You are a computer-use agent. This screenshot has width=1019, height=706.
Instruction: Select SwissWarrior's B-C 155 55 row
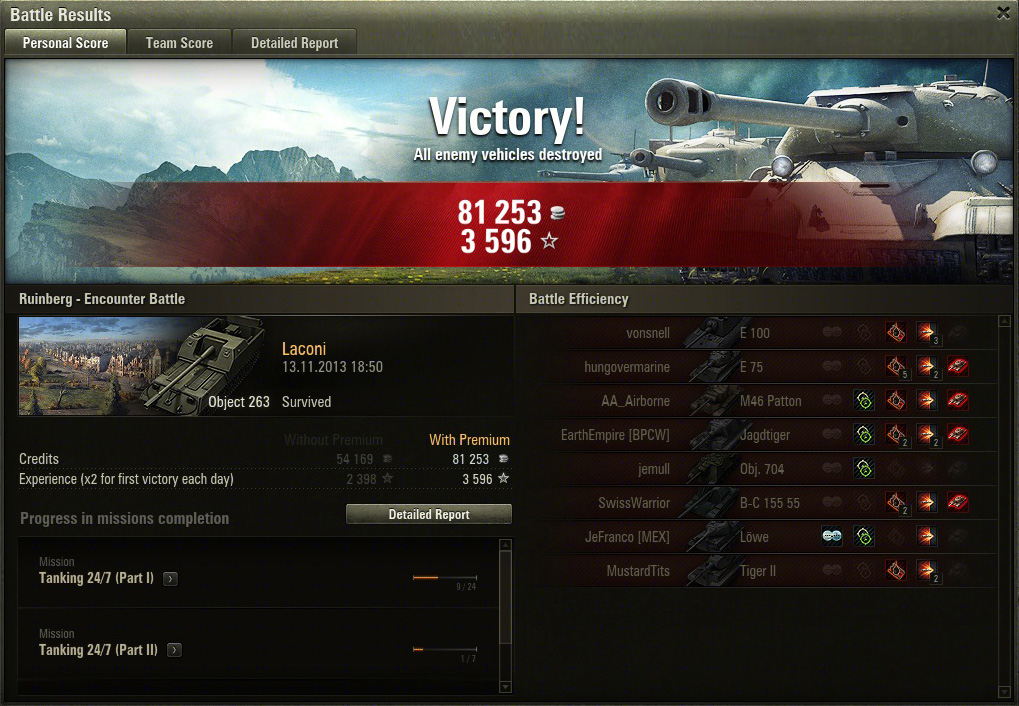point(760,503)
